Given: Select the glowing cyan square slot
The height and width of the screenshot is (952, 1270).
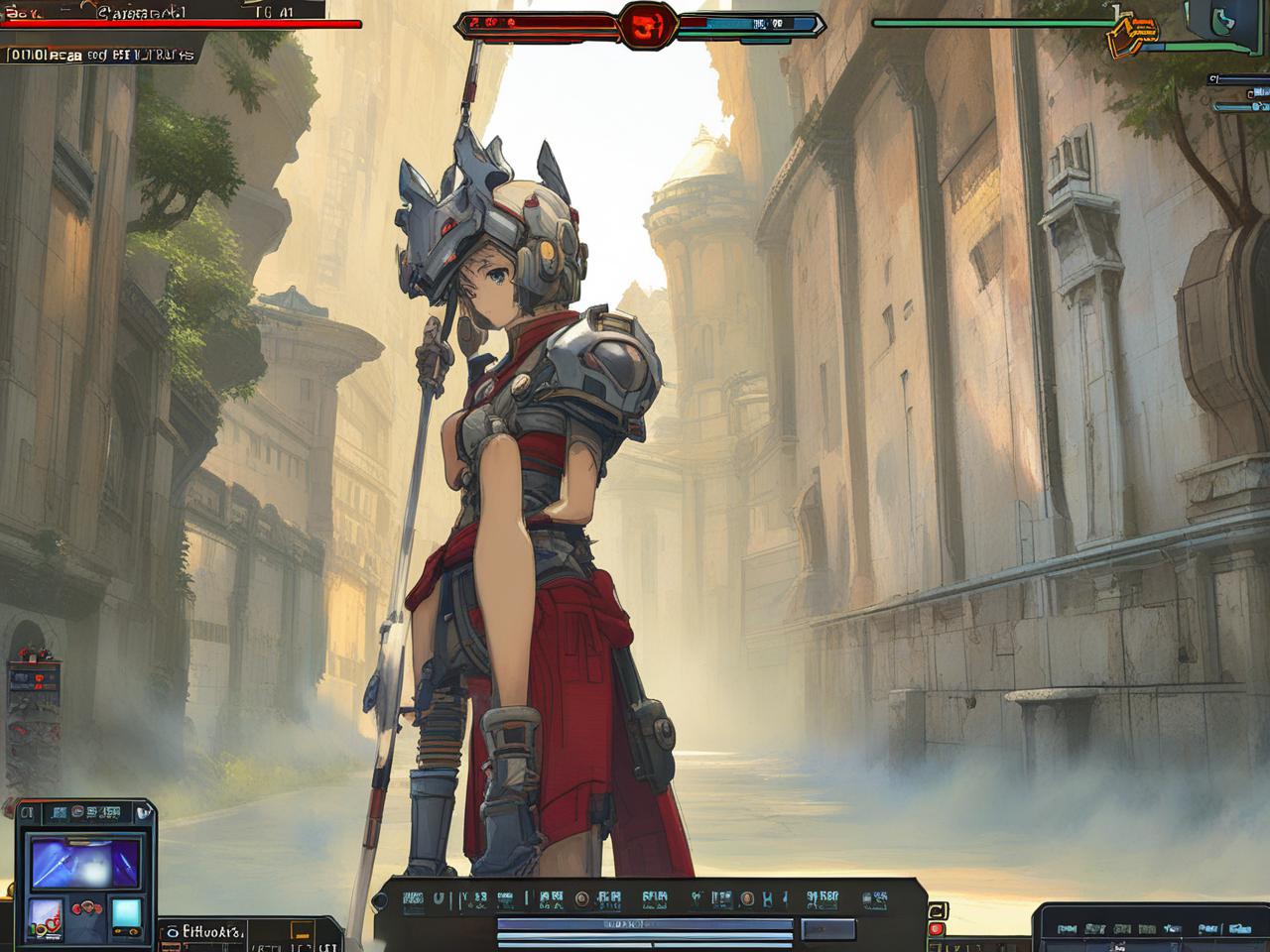Looking at the screenshot, I should (126, 912).
